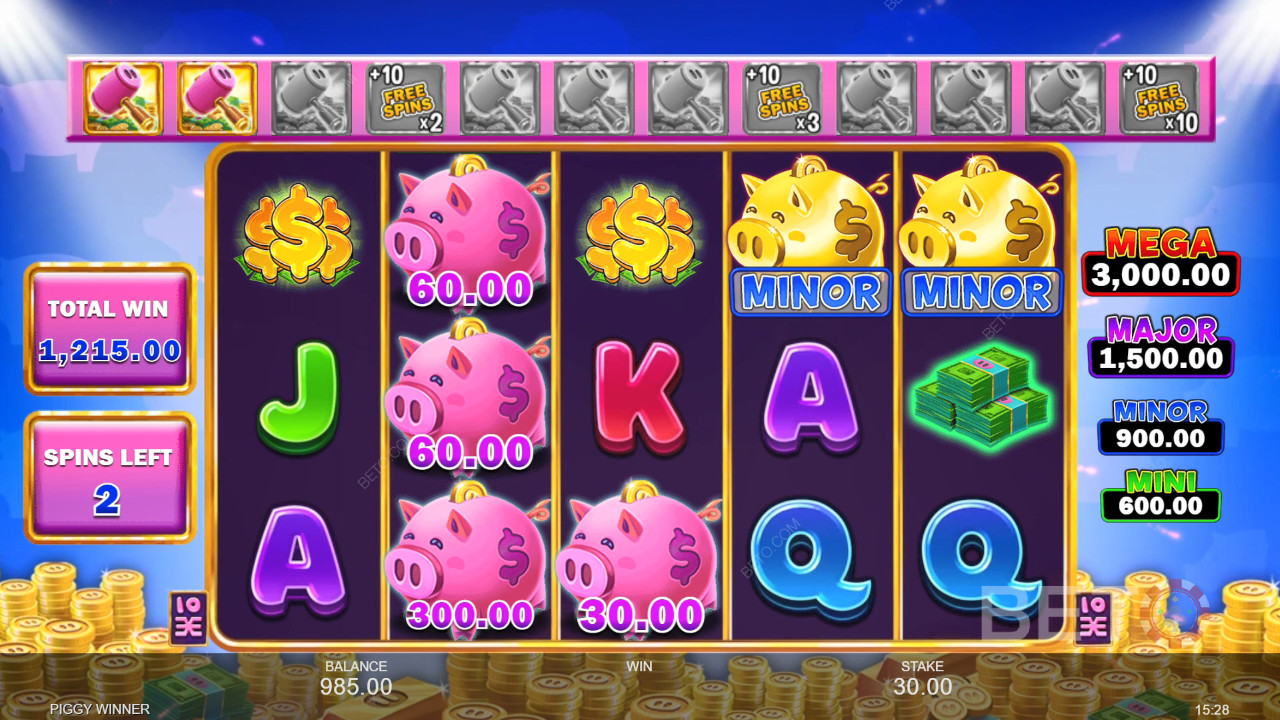Select the second lit hammer icon
1280x720 pixels.
click(x=217, y=97)
